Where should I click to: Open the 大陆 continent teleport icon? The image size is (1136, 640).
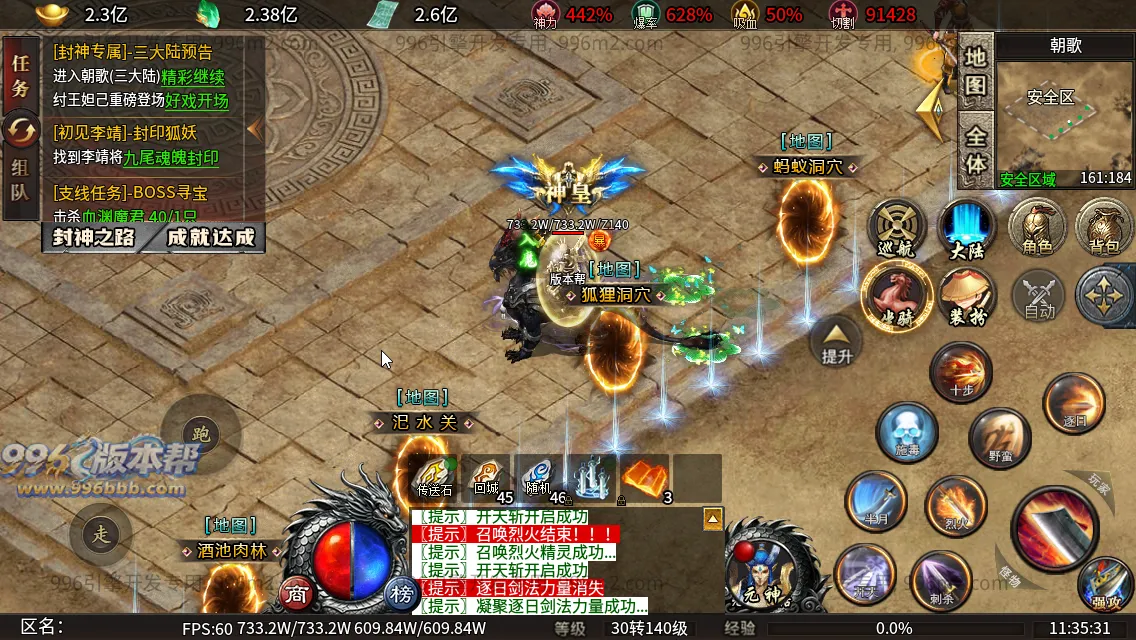[967, 229]
